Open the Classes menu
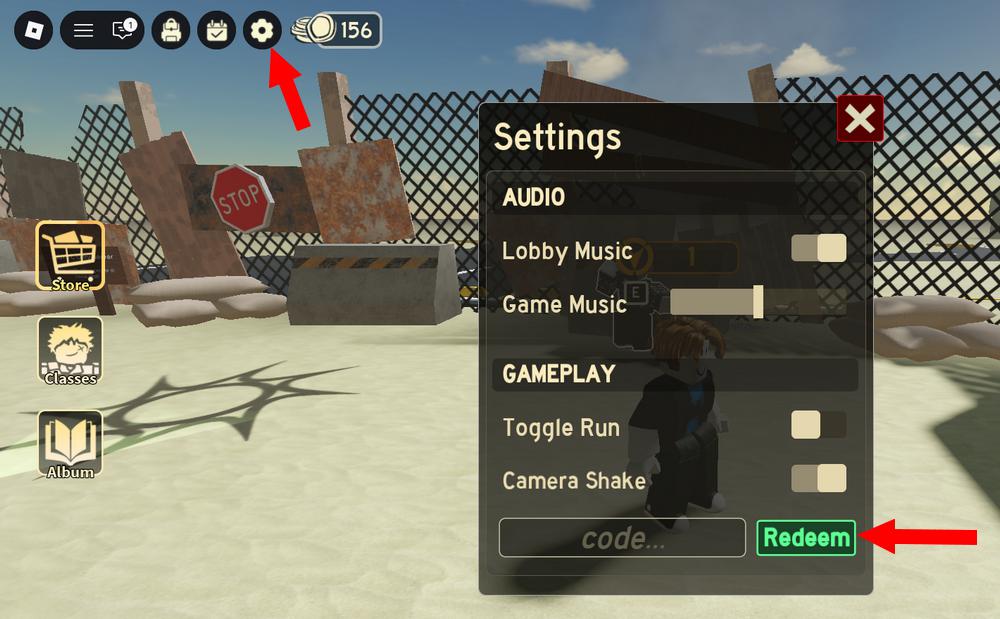This screenshot has height=619, width=1000. pos(70,351)
